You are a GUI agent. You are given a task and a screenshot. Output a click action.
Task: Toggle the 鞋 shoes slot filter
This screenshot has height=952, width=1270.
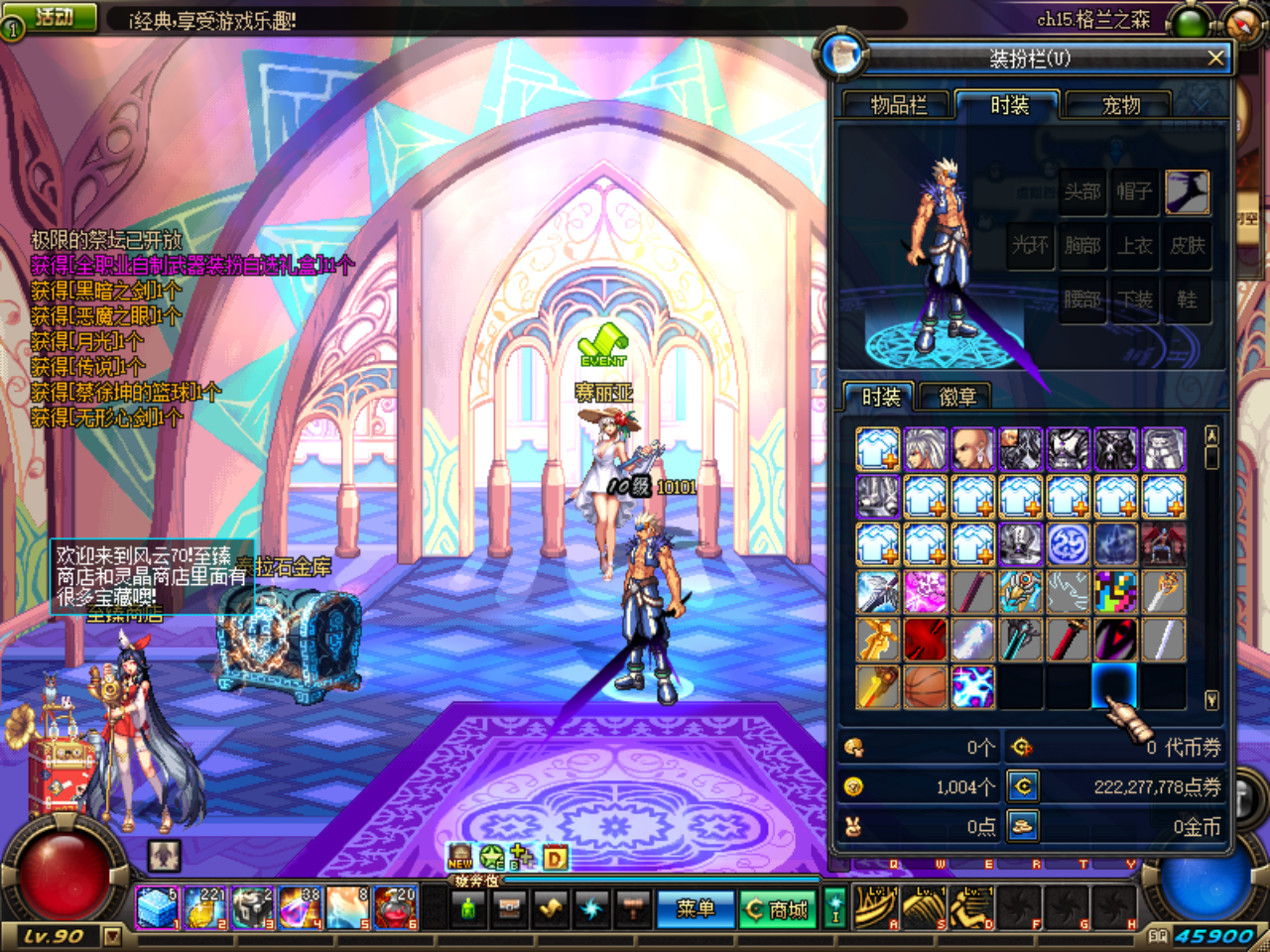click(1188, 299)
